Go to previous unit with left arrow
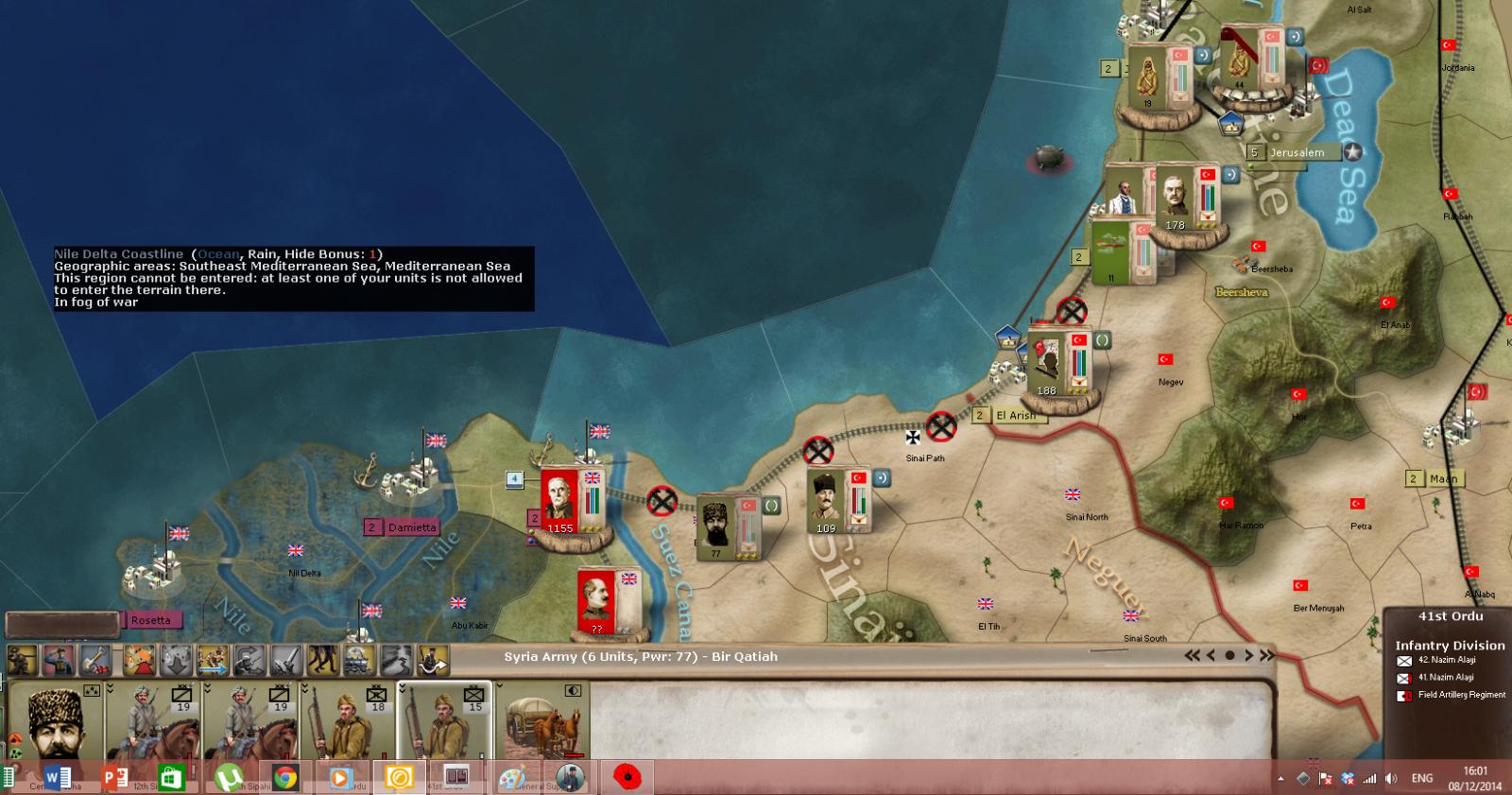The image size is (1512, 795). pyautogui.click(x=1211, y=655)
